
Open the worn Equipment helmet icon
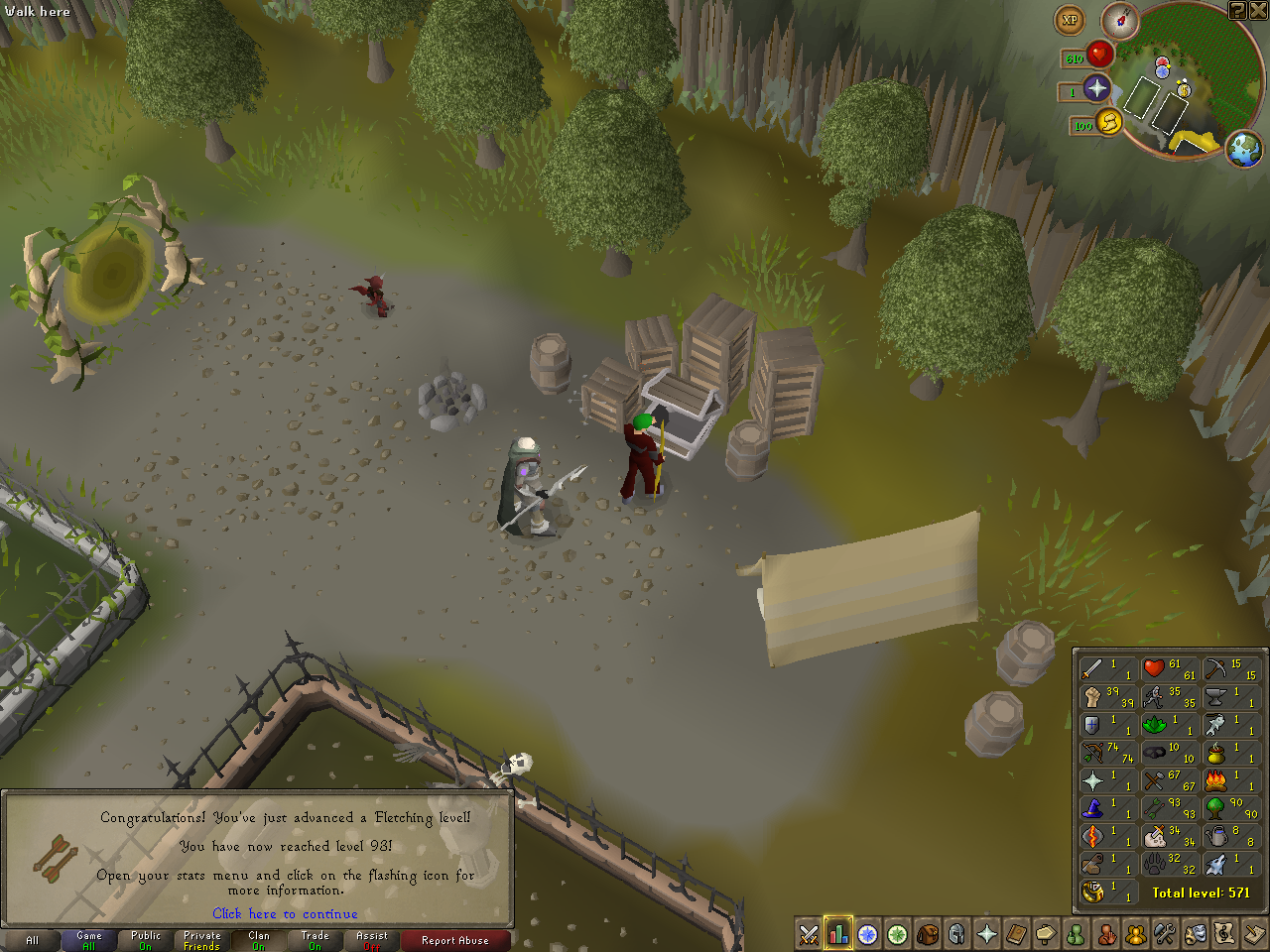(x=957, y=933)
